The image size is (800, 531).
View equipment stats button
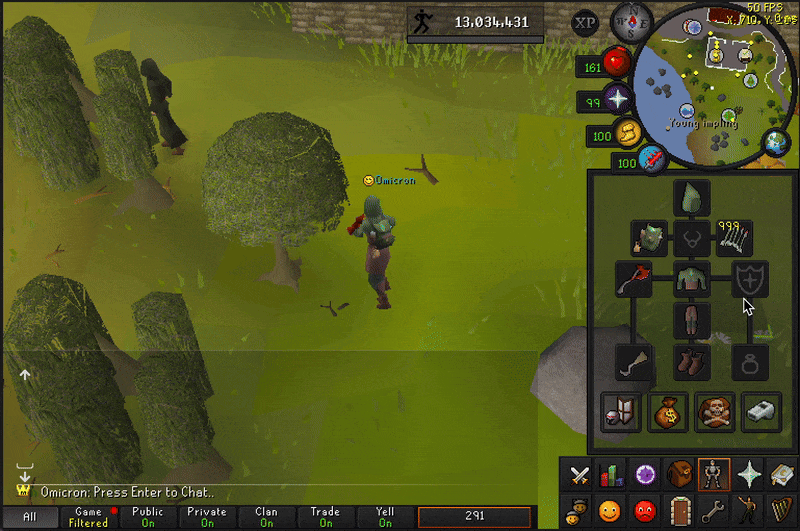[x=621, y=411]
